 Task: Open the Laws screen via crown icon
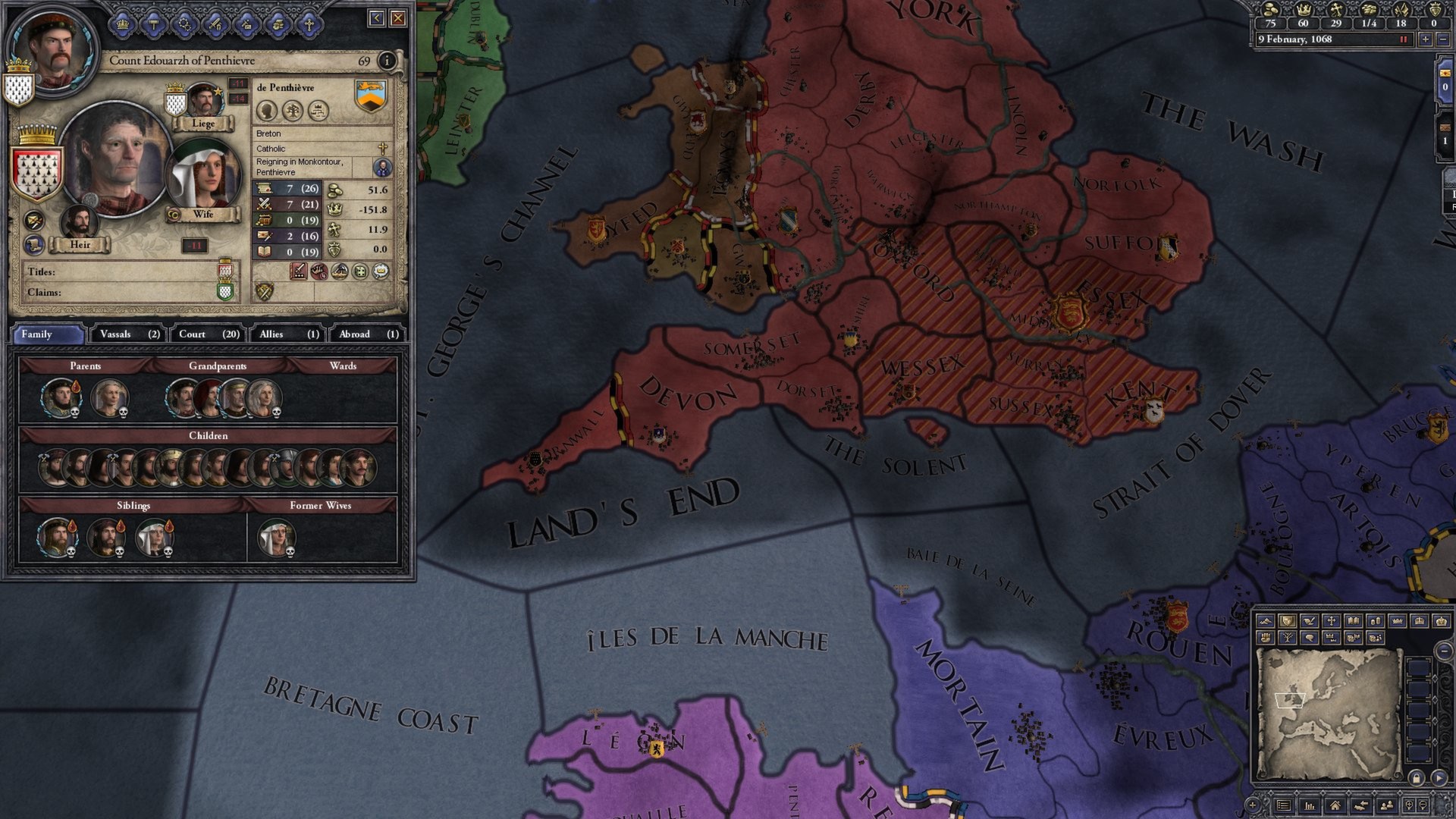point(121,24)
